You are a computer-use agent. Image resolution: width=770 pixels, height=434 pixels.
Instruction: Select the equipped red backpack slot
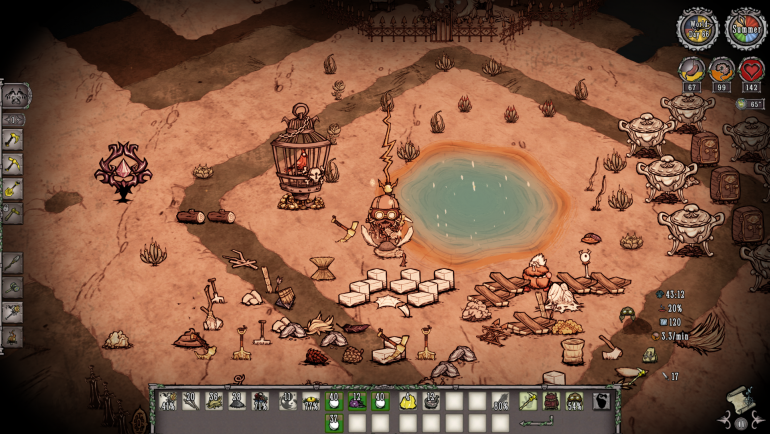(551, 402)
